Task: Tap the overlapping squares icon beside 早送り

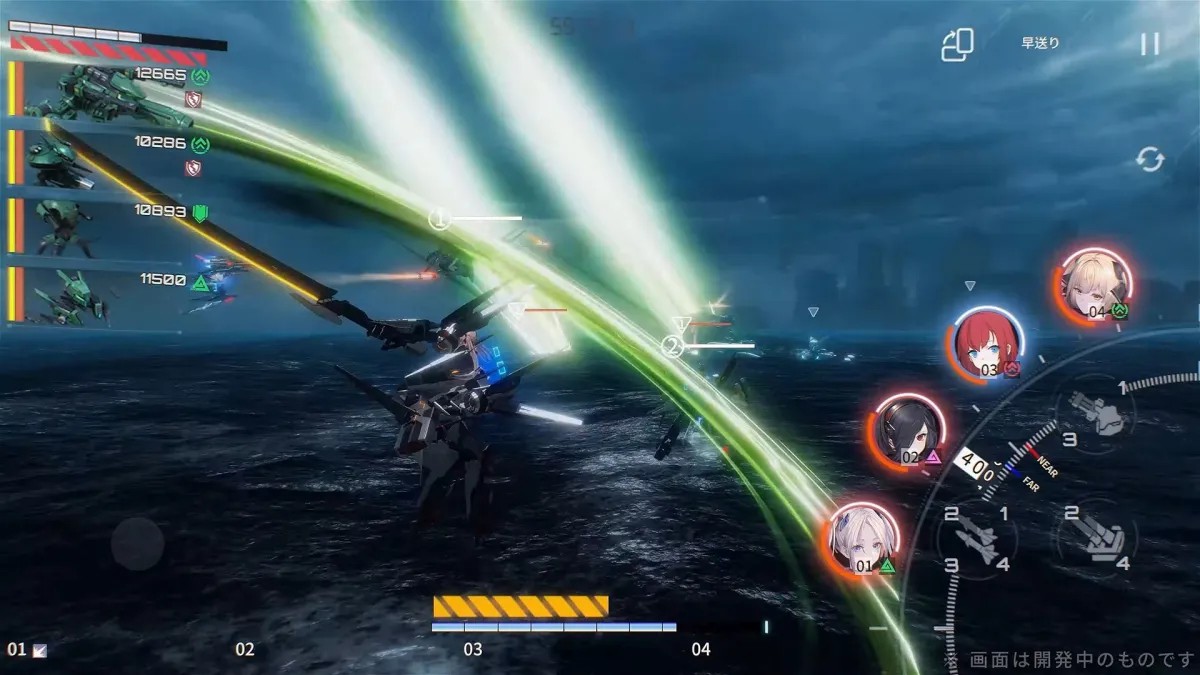Action: tap(957, 45)
